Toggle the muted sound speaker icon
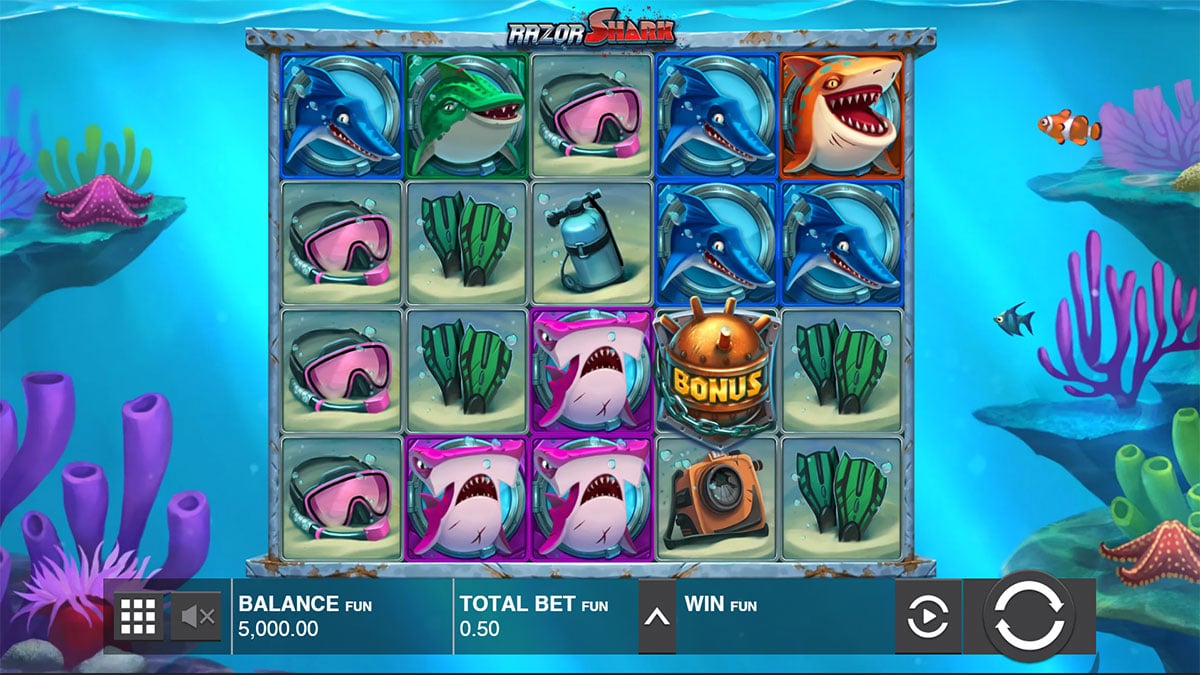The width and height of the screenshot is (1200, 675). click(195, 617)
